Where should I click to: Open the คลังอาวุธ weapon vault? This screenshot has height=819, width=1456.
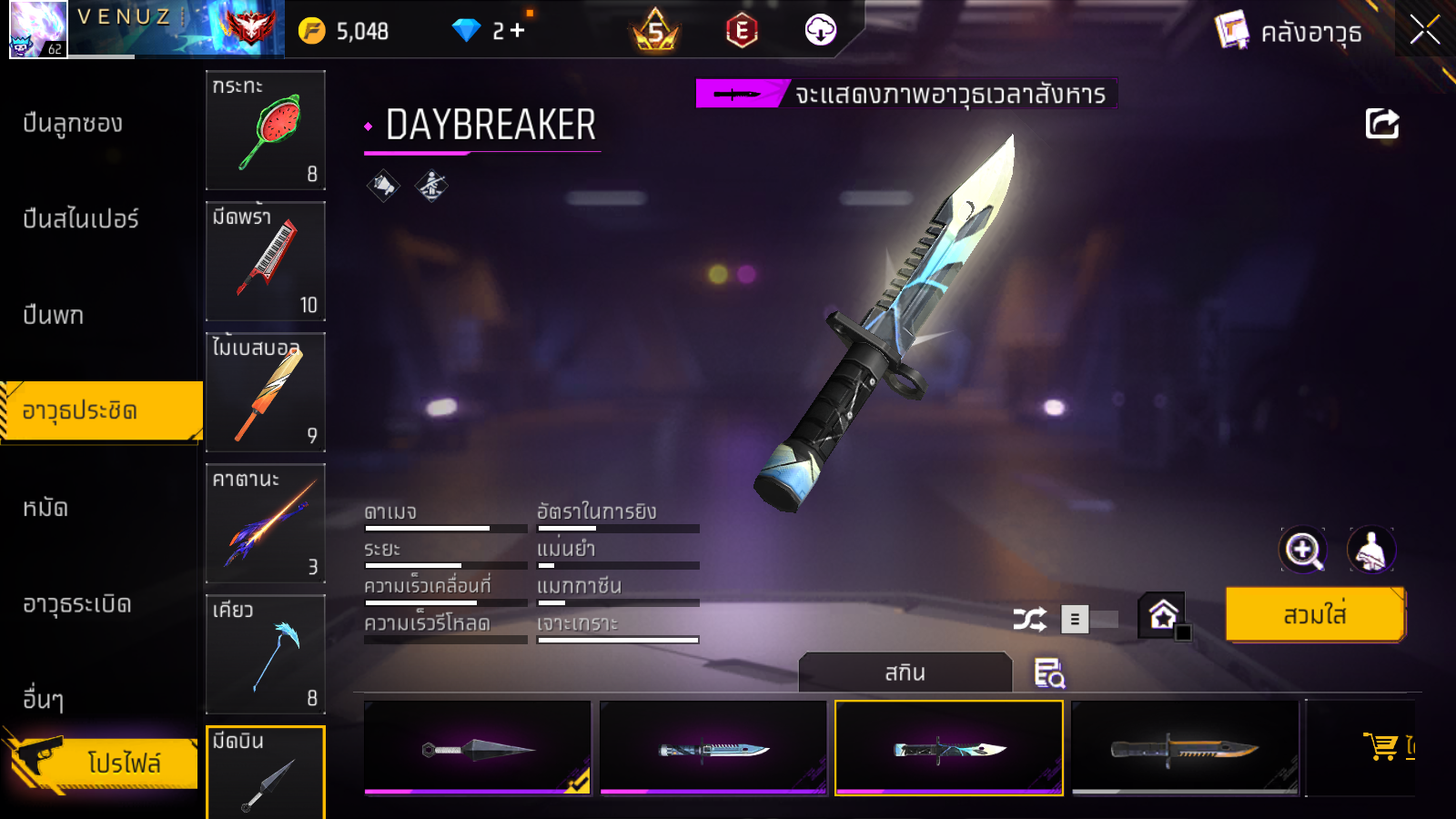pos(1289,32)
